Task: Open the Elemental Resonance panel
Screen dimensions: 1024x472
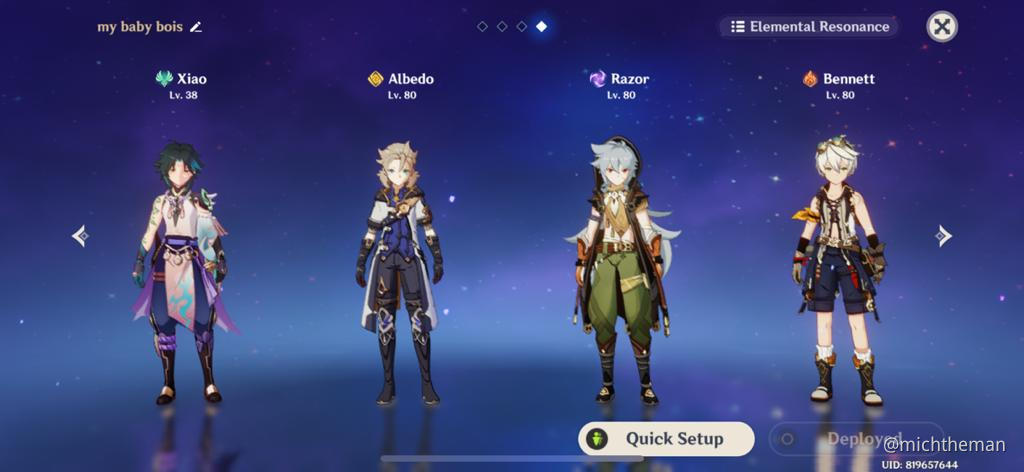Action: point(809,26)
